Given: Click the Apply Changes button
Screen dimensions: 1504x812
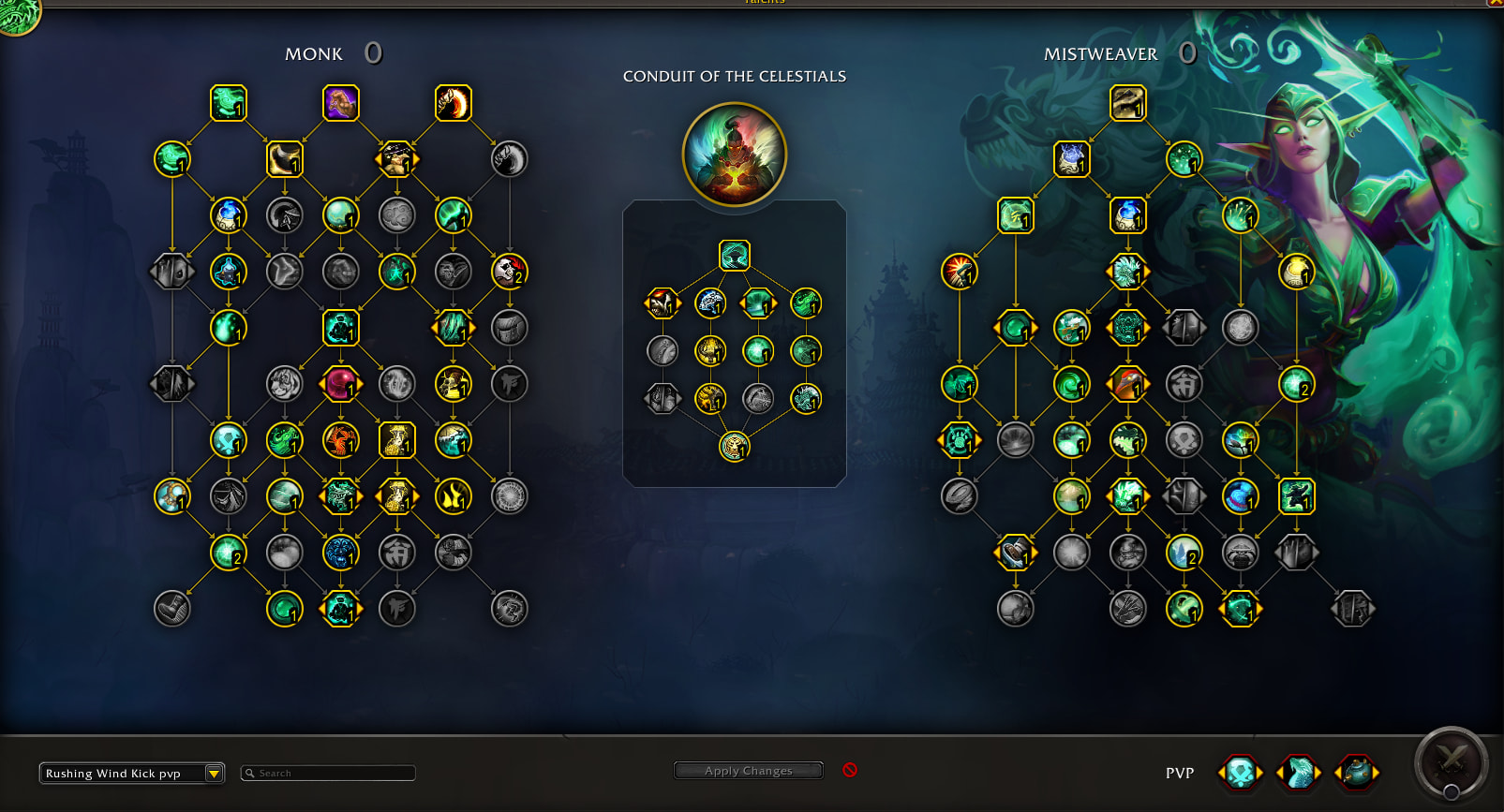Looking at the screenshot, I should point(748,771).
